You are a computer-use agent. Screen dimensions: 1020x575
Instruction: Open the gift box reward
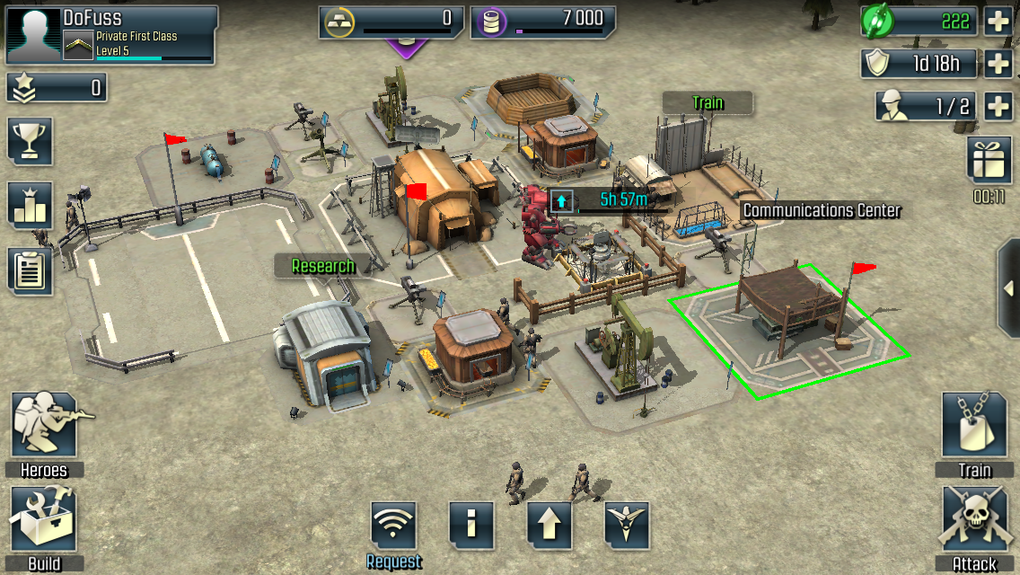coord(989,159)
